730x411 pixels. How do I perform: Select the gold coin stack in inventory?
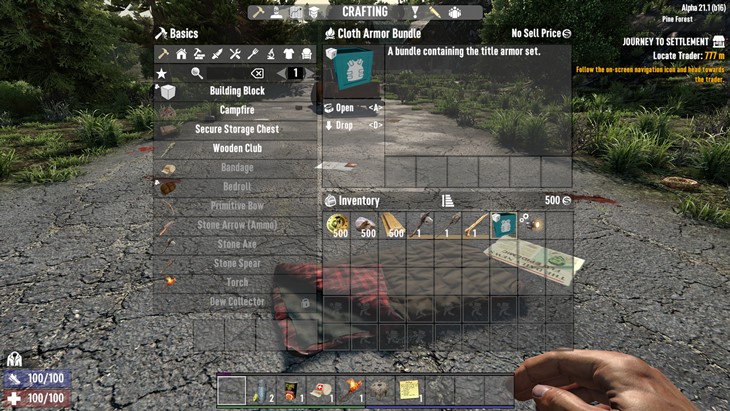coord(337,225)
